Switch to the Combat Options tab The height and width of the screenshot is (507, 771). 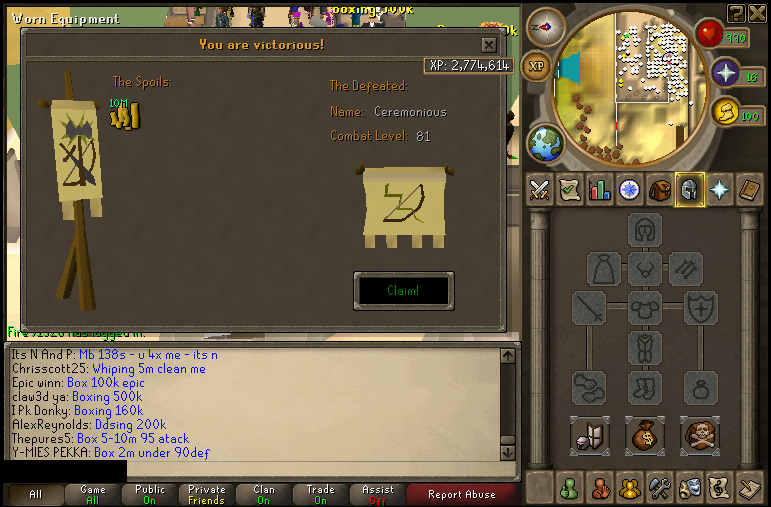(540, 189)
